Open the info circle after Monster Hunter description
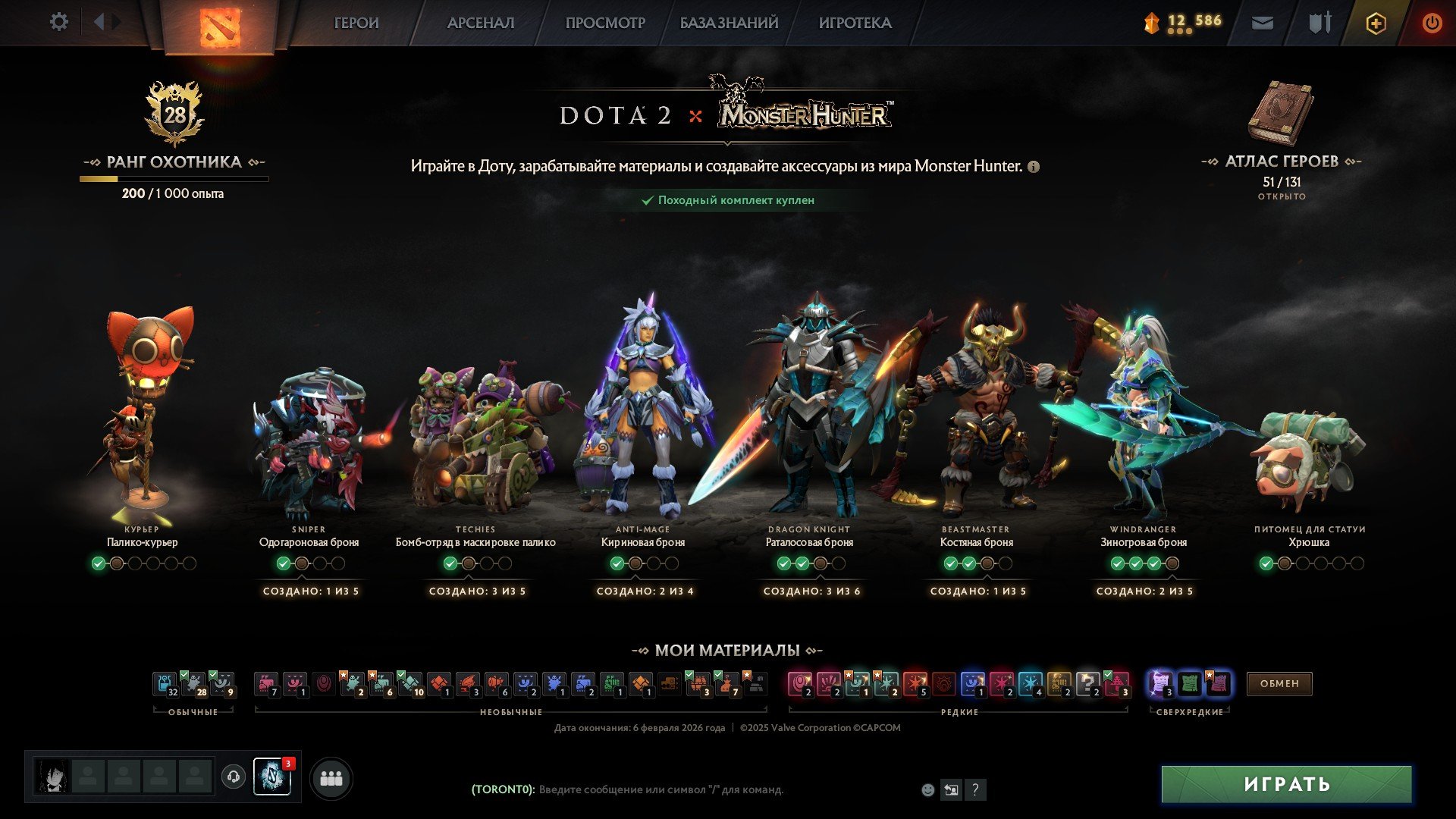1456x819 pixels. coord(1033,165)
